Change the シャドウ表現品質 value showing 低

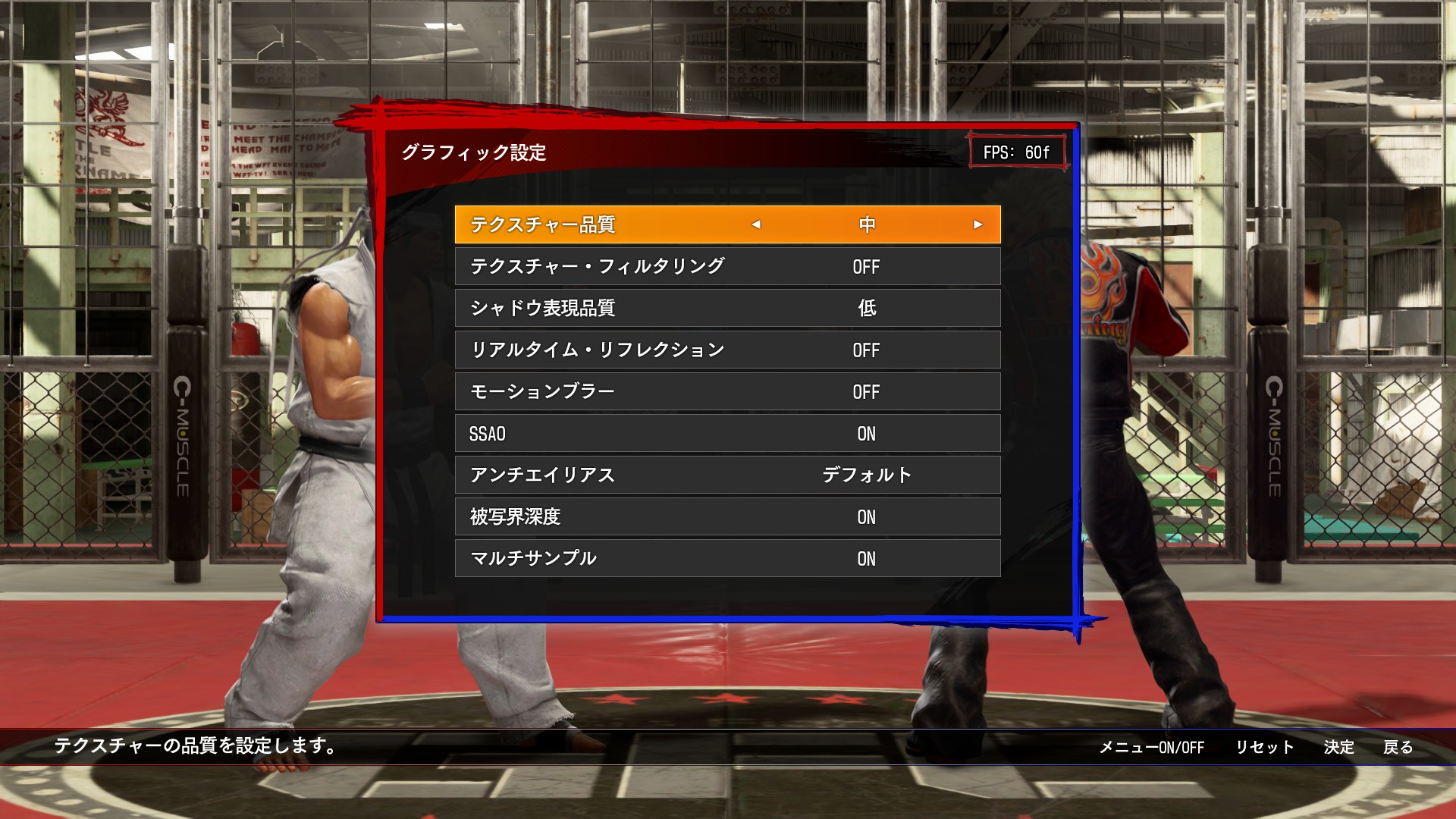(x=866, y=309)
